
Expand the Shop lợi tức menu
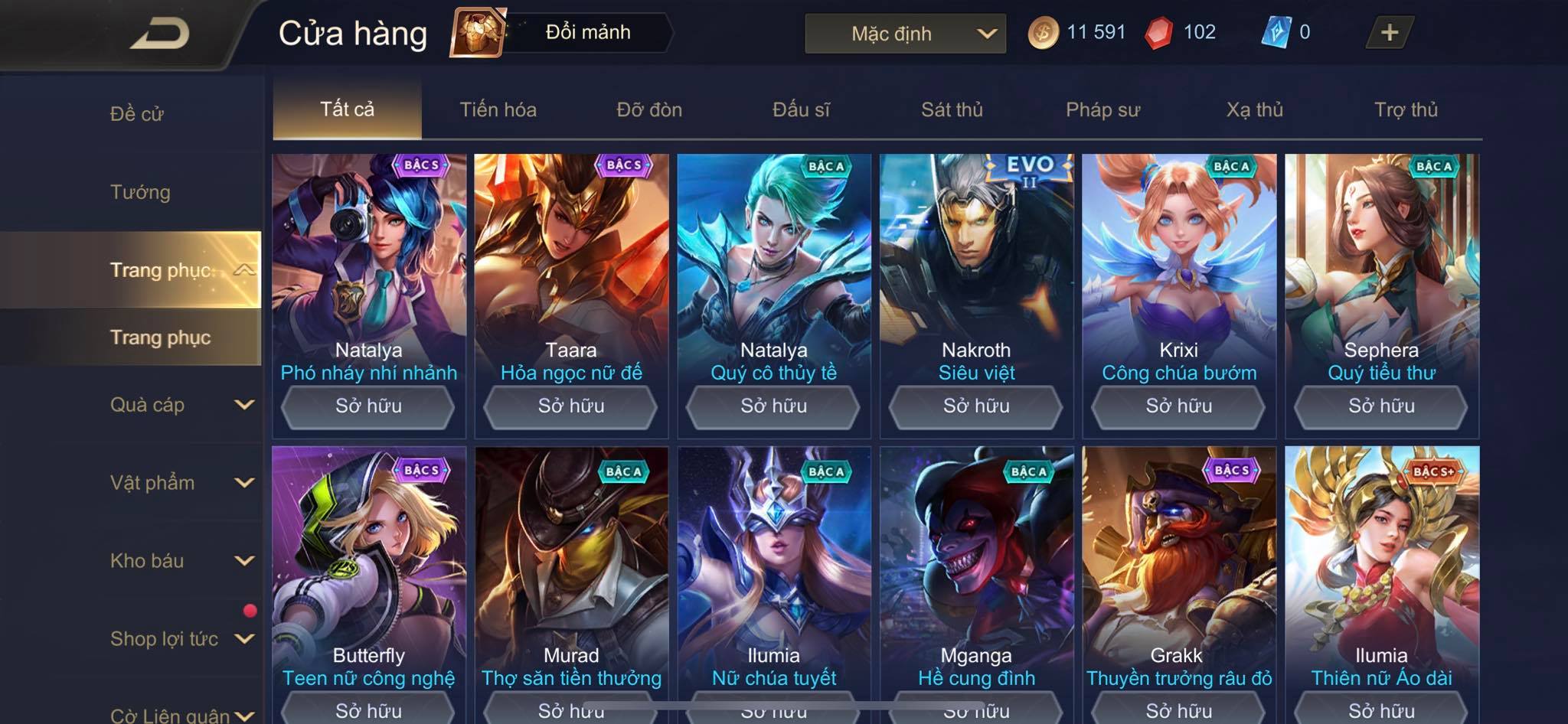pyautogui.click(x=181, y=639)
